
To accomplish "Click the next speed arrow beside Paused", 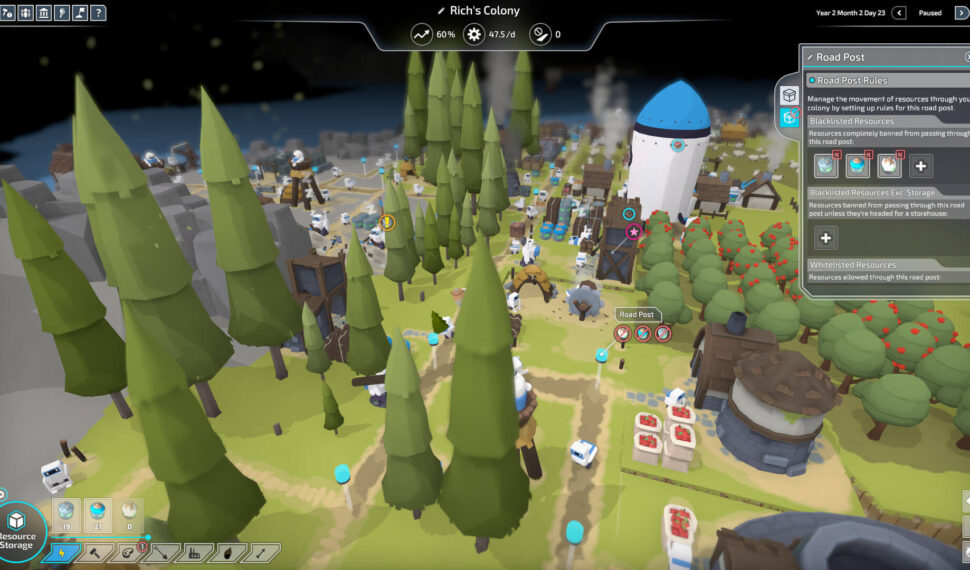I will 963,12.
